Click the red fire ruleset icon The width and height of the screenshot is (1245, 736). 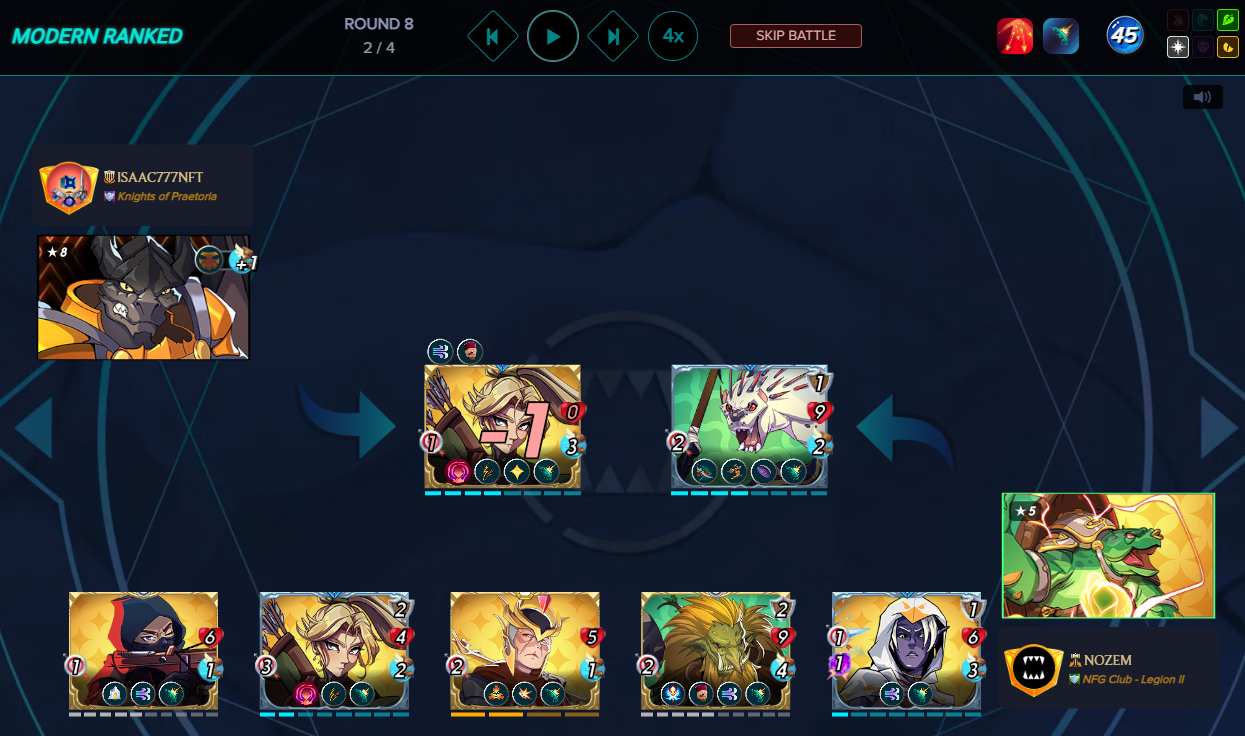point(1015,36)
